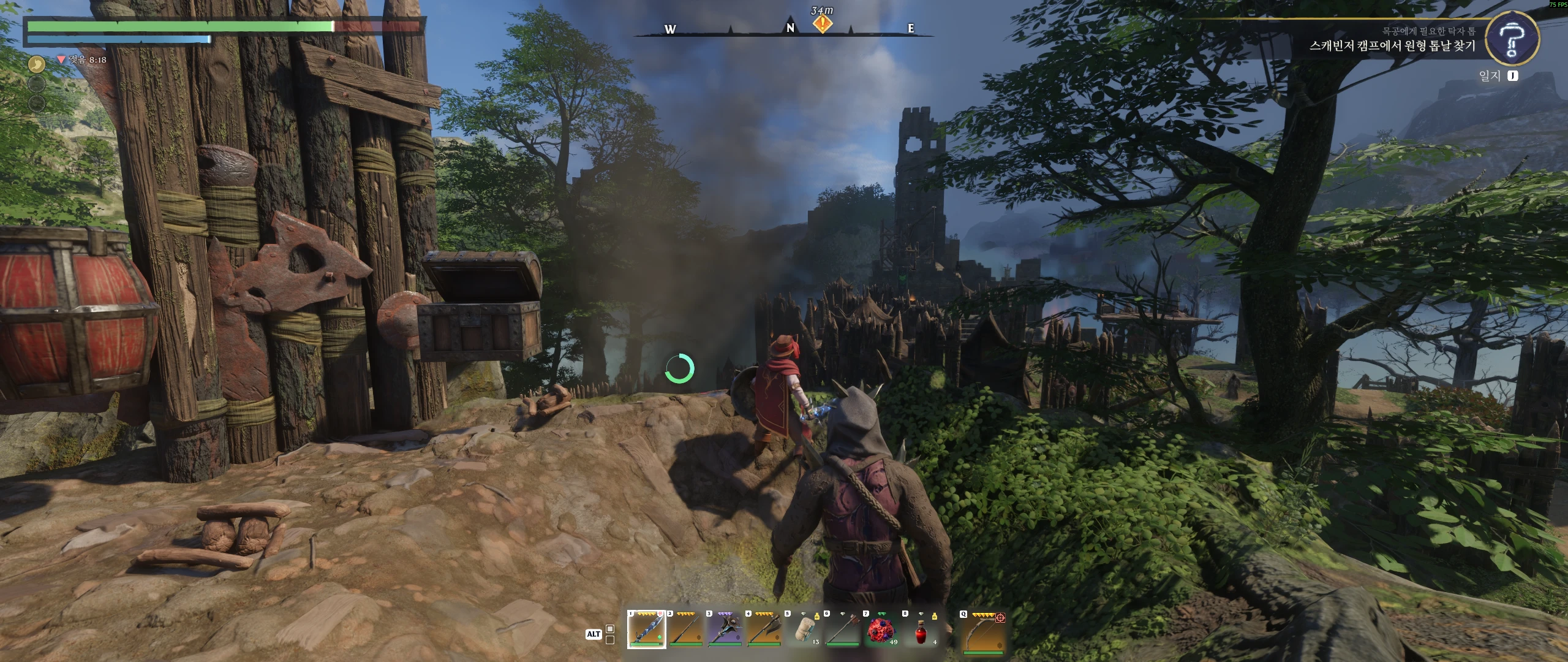Click the quest marker on the compass

click(823, 24)
